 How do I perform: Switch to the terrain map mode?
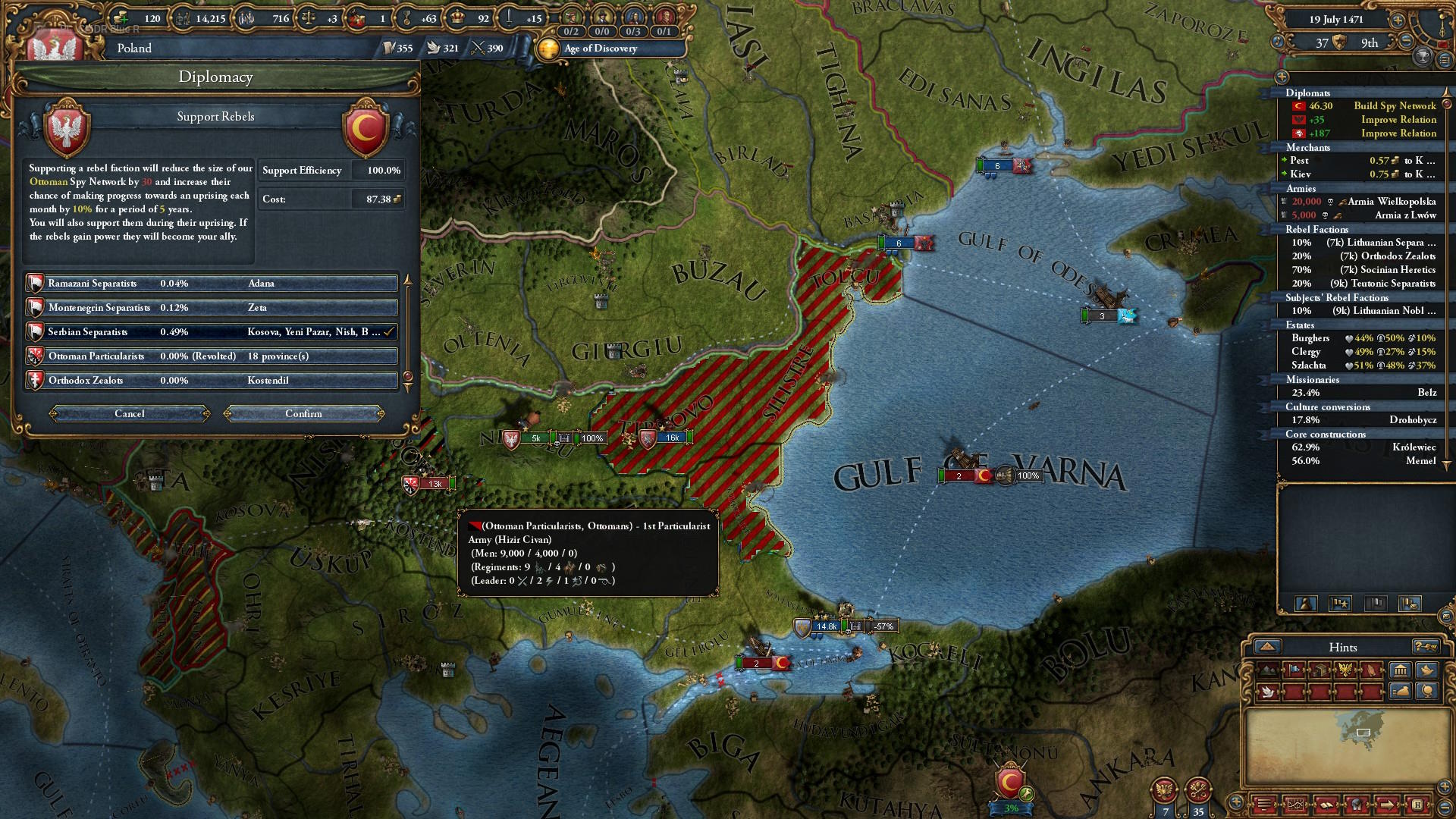click(1268, 670)
